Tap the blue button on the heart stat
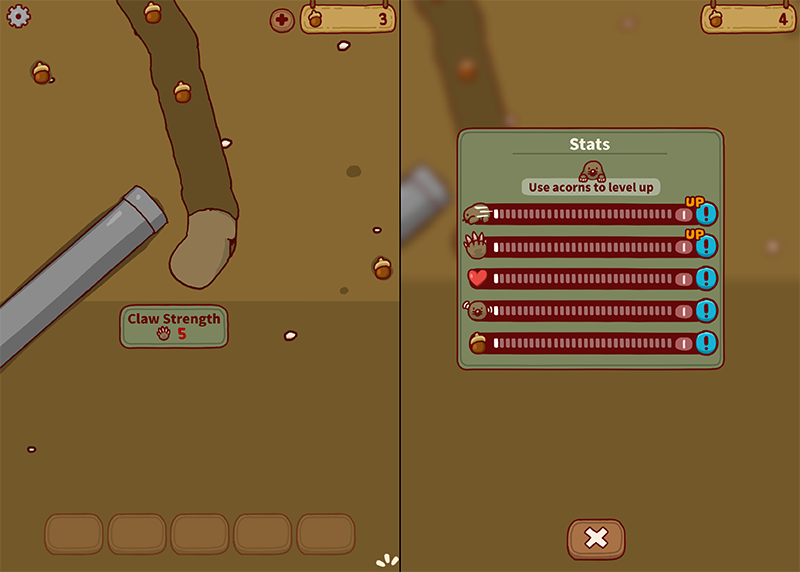 click(x=707, y=279)
